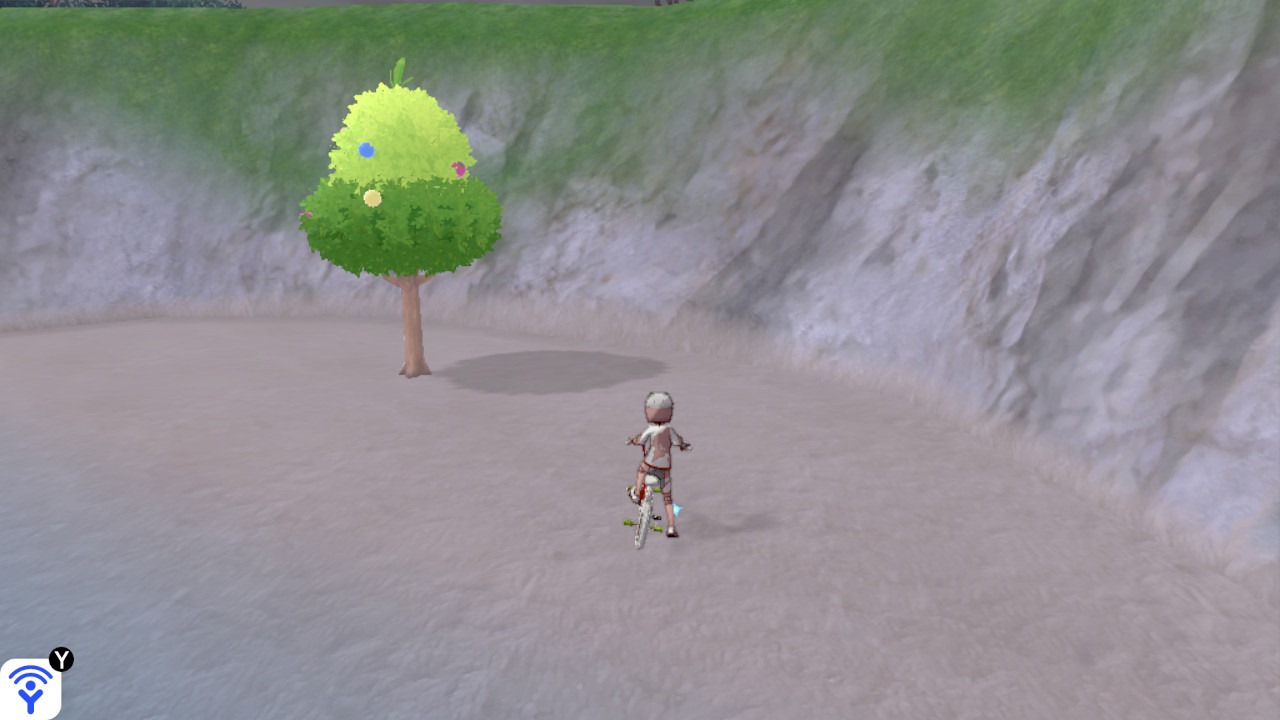Screen dimensions: 1280x720
Task: Click the small pink berry at lower left
Action: click(307, 216)
